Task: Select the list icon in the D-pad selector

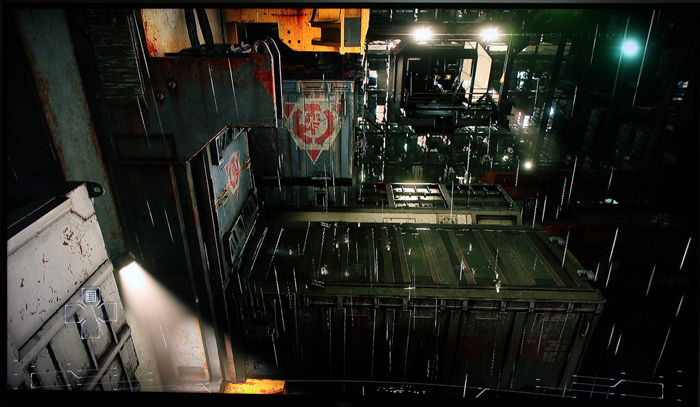Action: pyautogui.click(x=90, y=296)
